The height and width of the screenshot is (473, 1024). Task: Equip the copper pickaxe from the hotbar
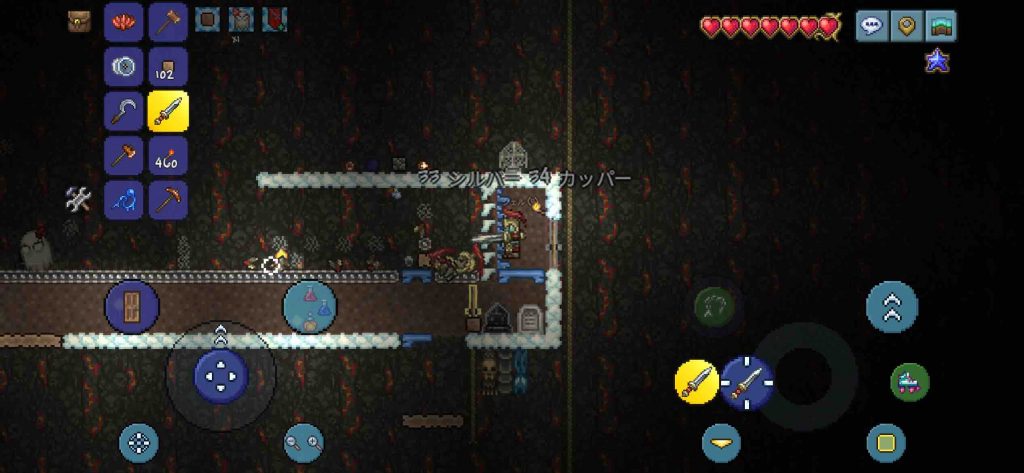[168, 200]
